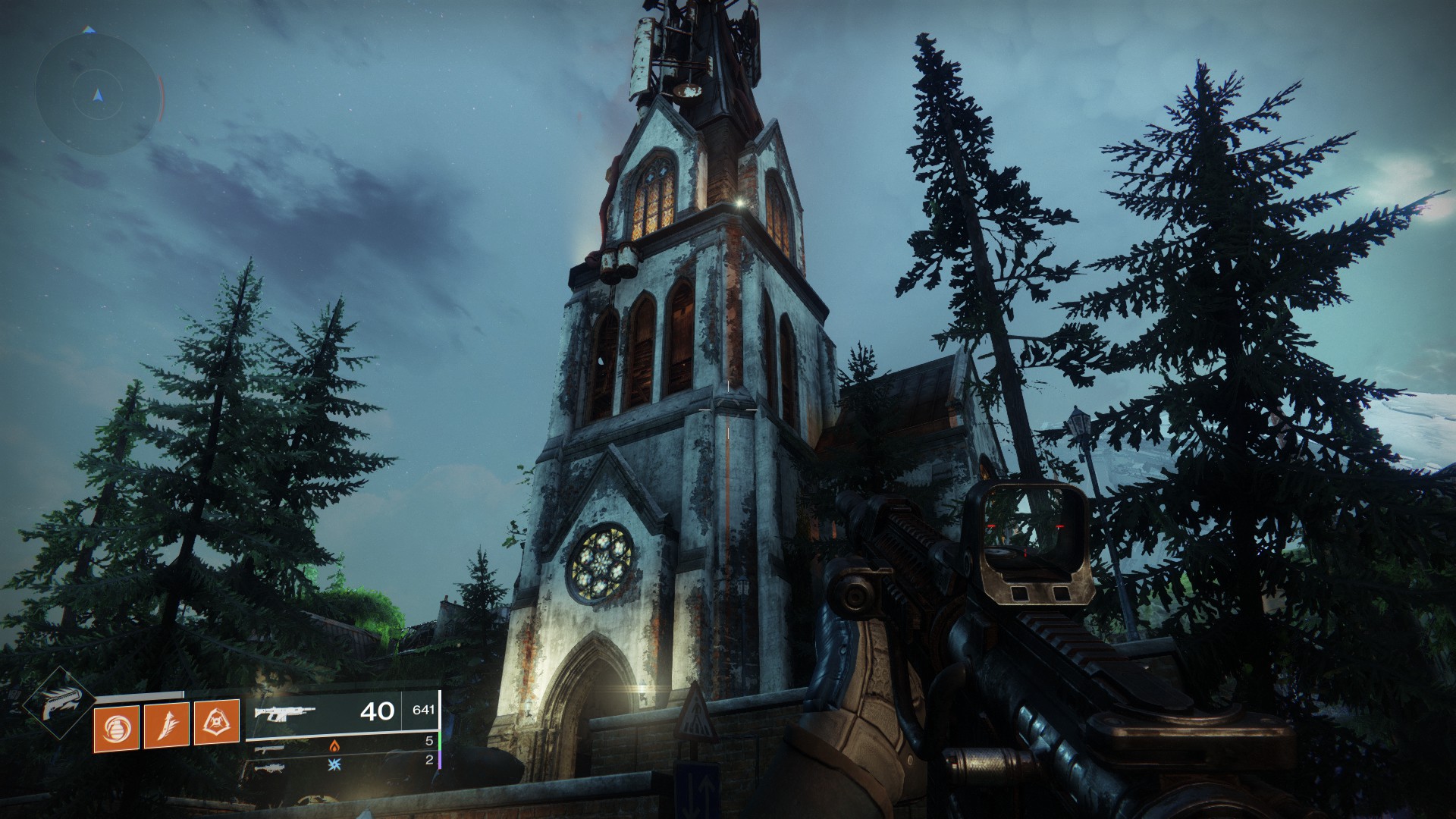Click the circular radar in the corner
The height and width of the screenshot is (819, 1456).
(x=97, y=95)
